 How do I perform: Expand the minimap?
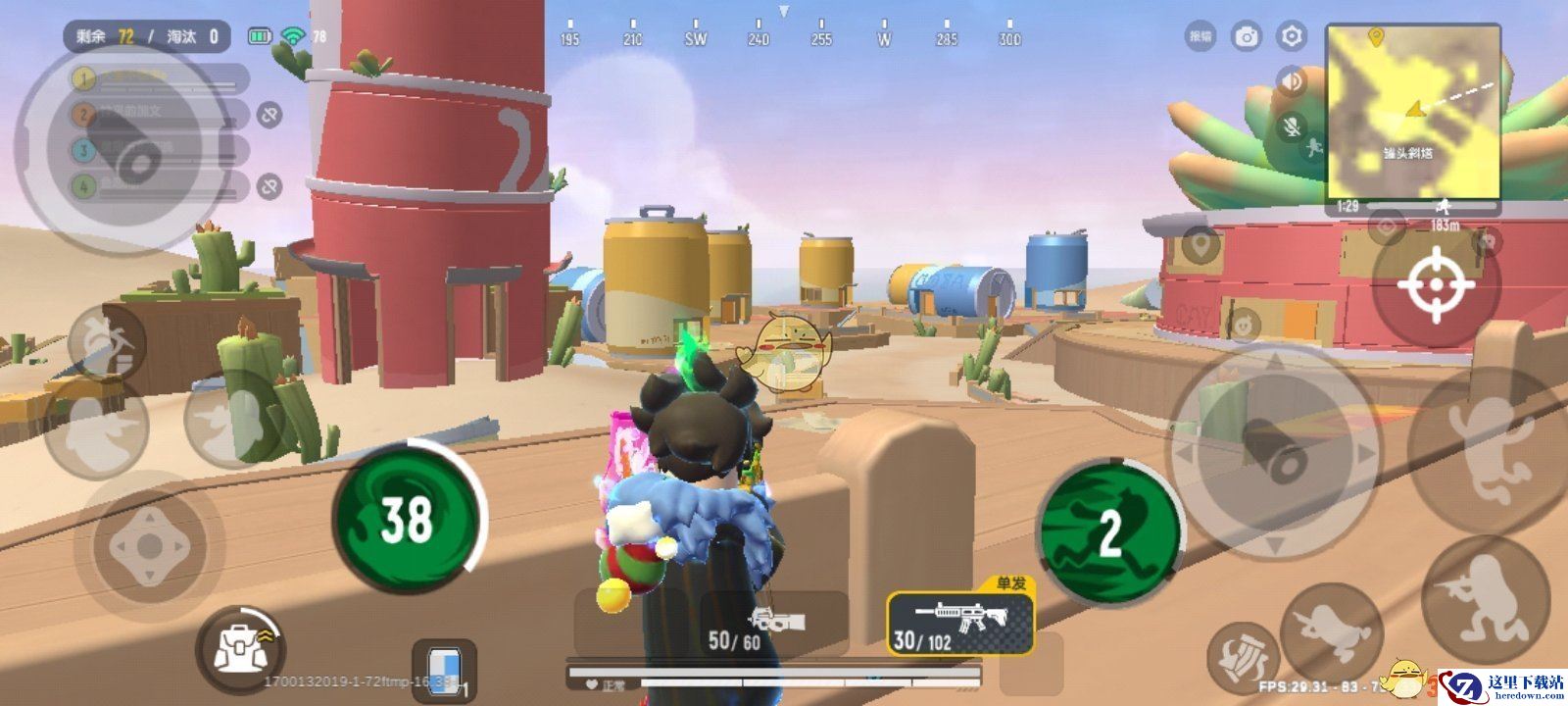click(1413, 112)
